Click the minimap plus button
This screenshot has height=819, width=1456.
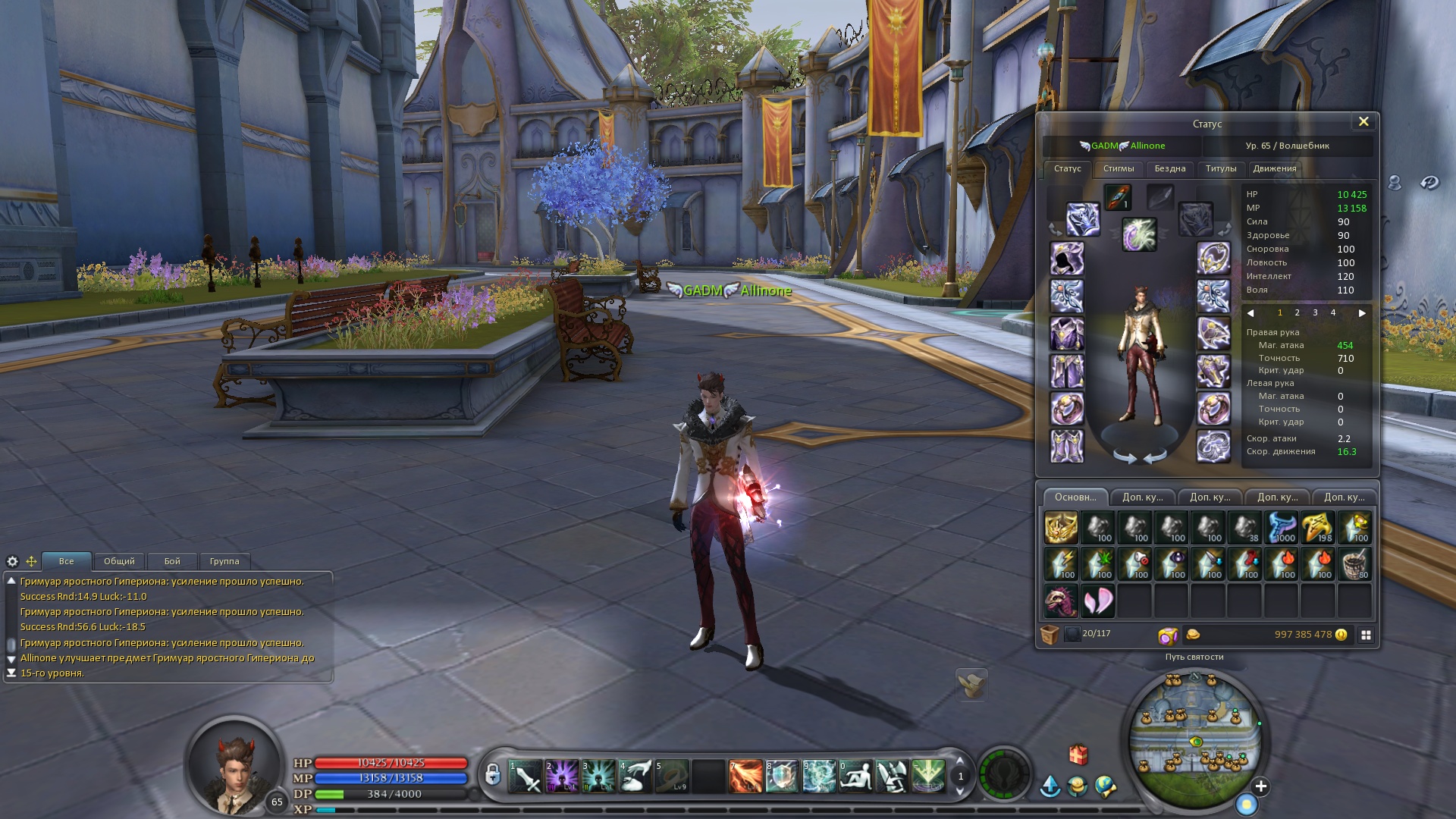click(x=1260, y=786)
